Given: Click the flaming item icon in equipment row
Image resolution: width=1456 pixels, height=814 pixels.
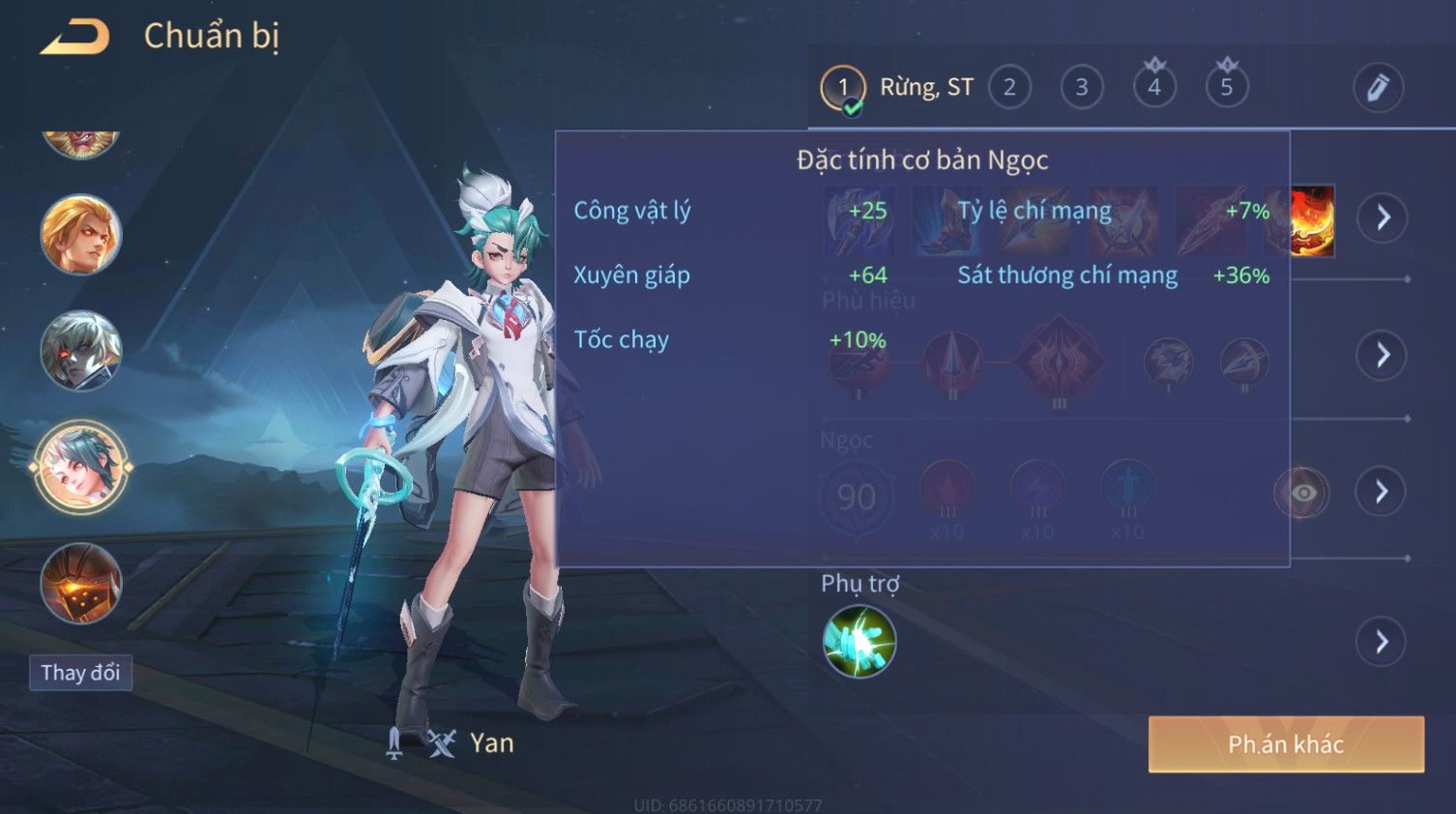Looking at the screenshot, I should click(1312, 221).
